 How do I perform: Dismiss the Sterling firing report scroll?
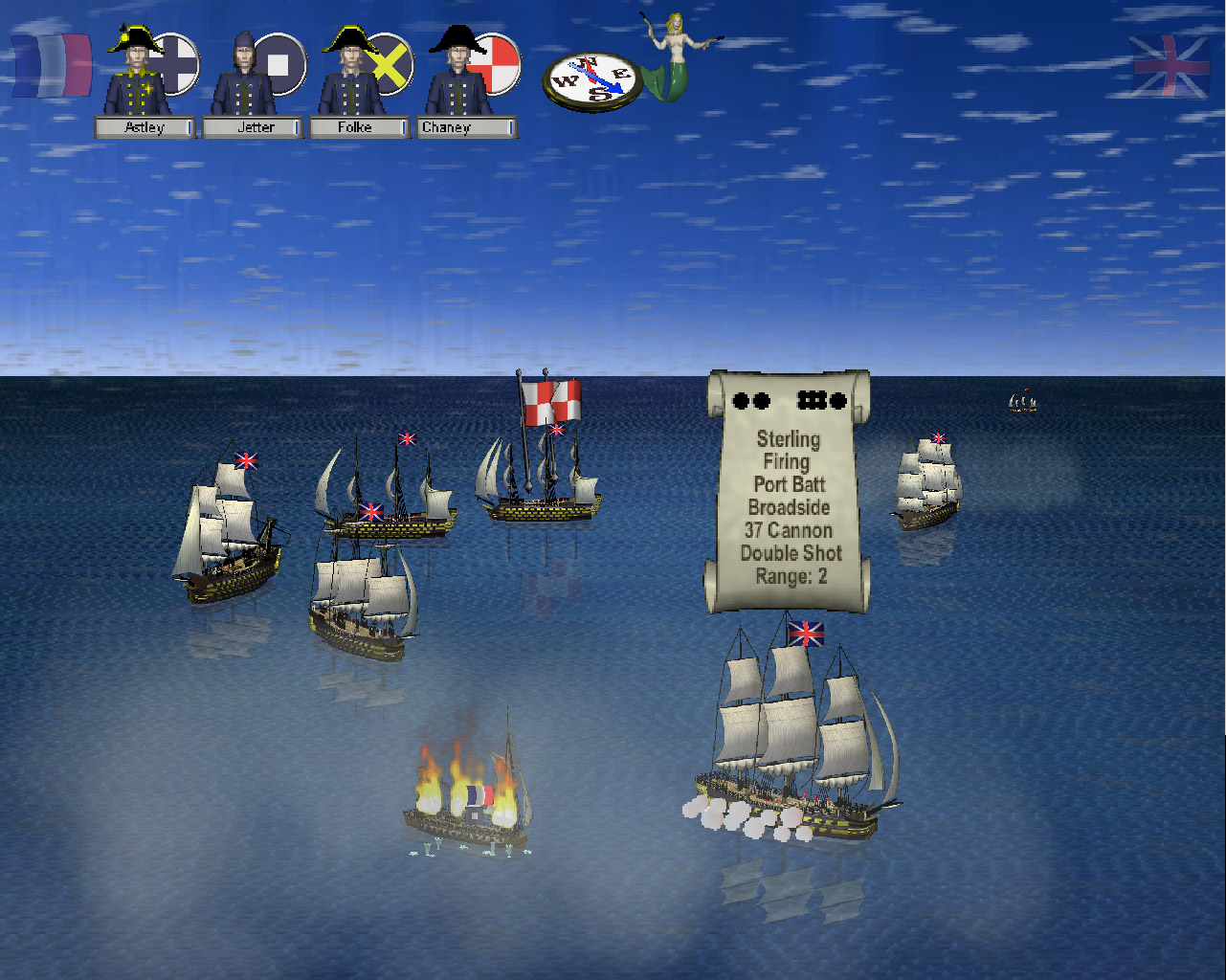(x=789, y=492)
